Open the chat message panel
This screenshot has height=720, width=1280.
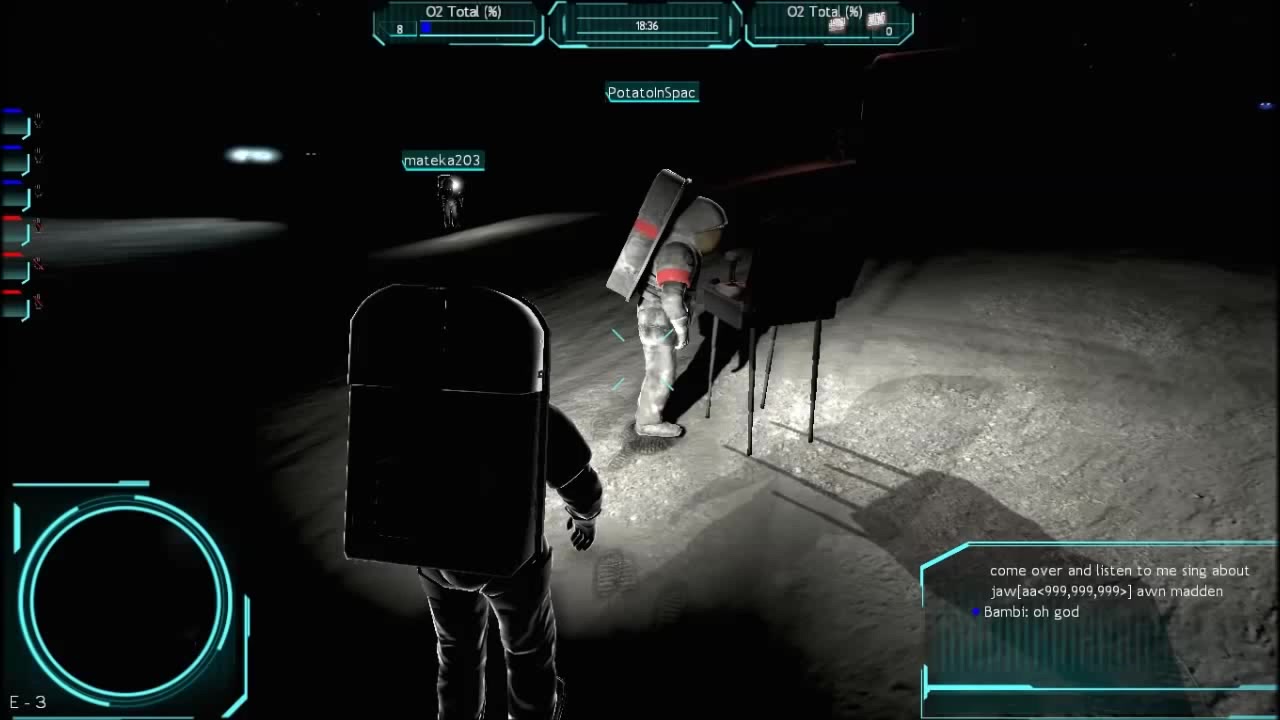click(1100, 615)
